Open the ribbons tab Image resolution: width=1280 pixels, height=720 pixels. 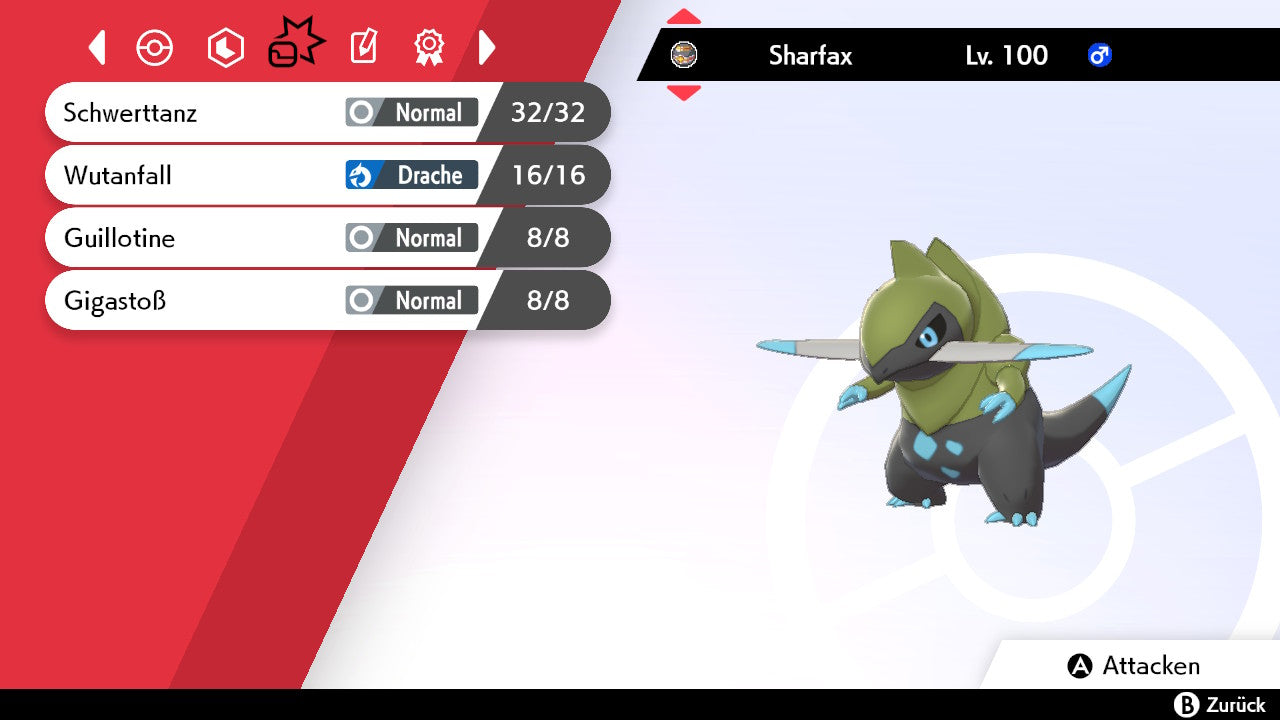coord(429,47)
